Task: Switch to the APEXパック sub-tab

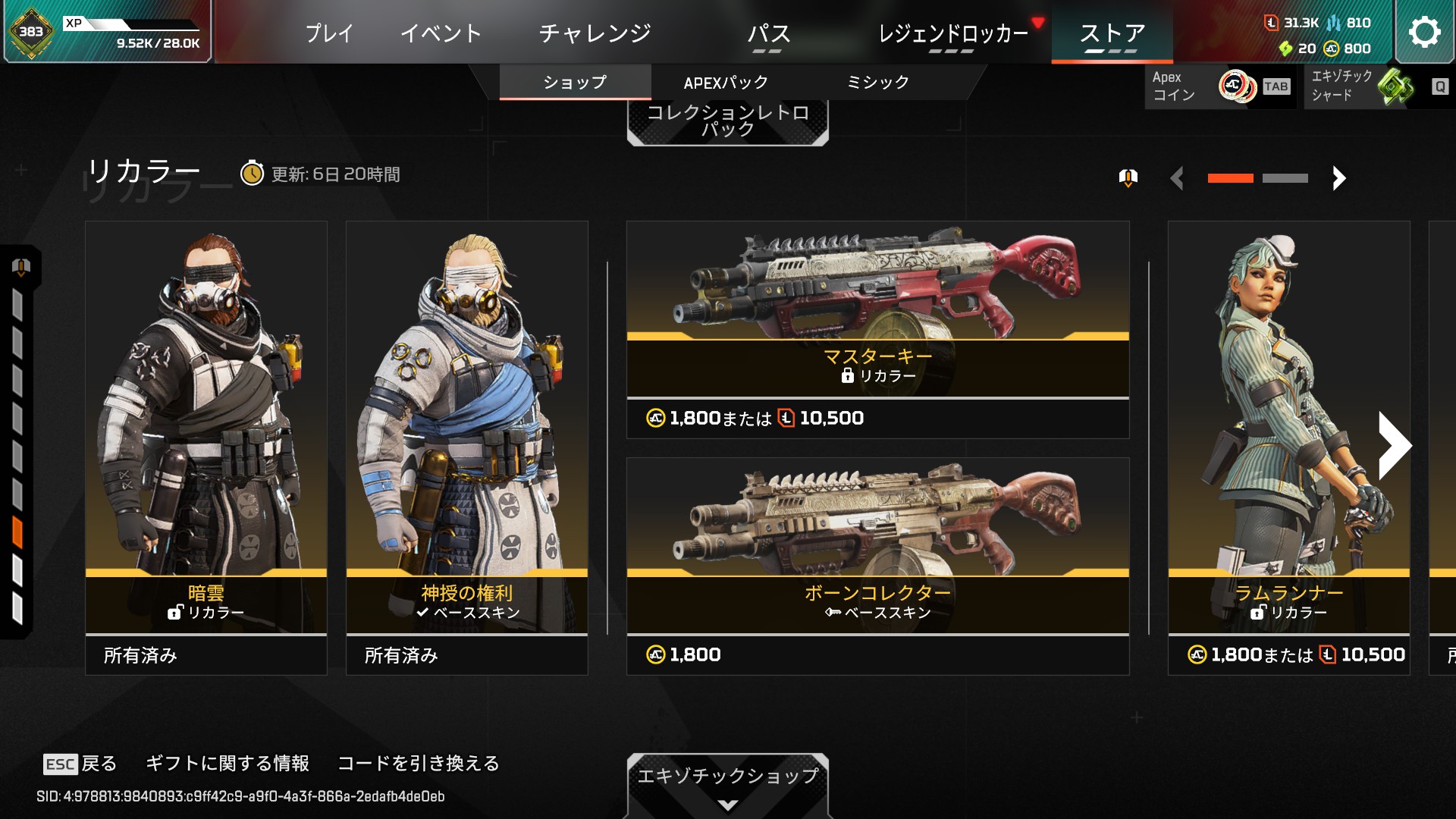Action: click(x=726, y=83)
